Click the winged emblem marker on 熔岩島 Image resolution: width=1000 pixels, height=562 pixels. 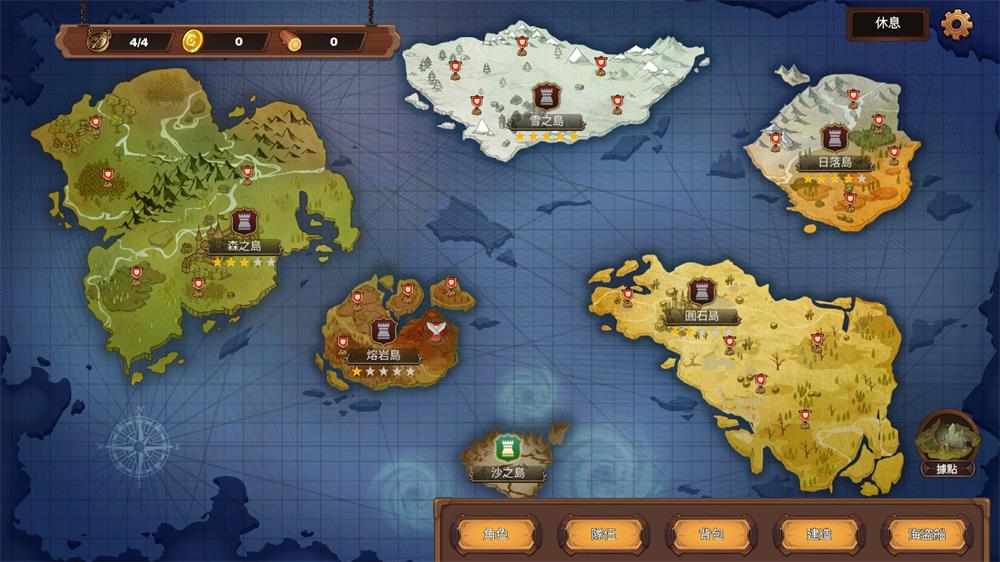(434, 326)
